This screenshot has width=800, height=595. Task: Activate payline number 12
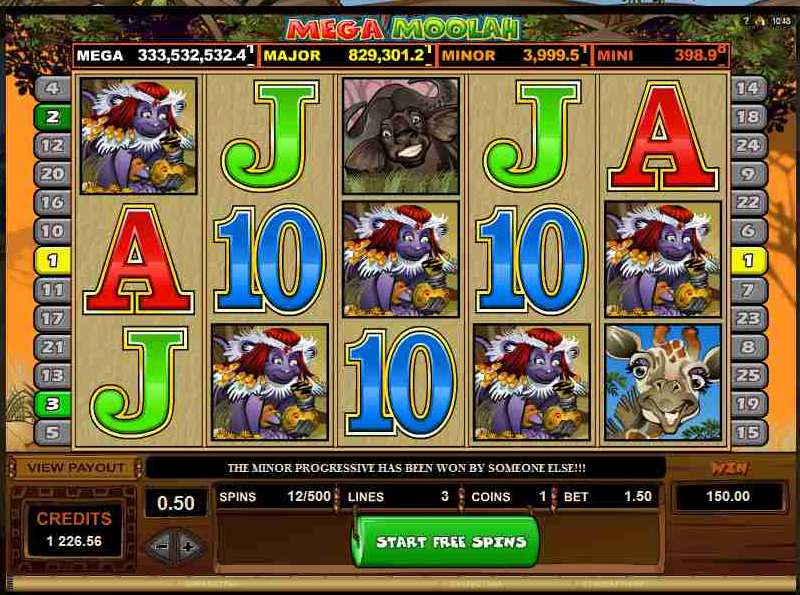52,145
